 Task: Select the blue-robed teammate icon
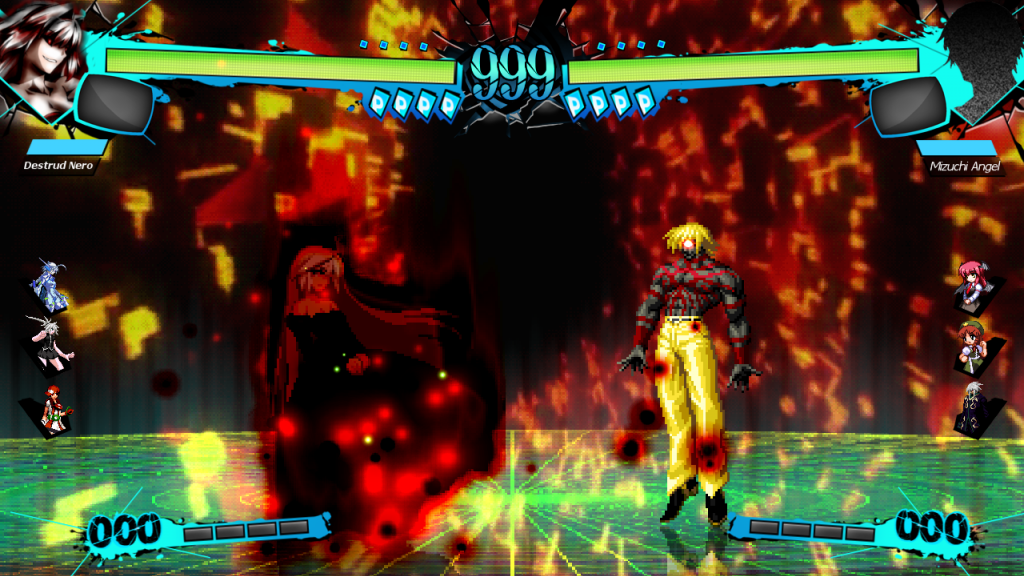pyautogui.click(x=50, y=285)
